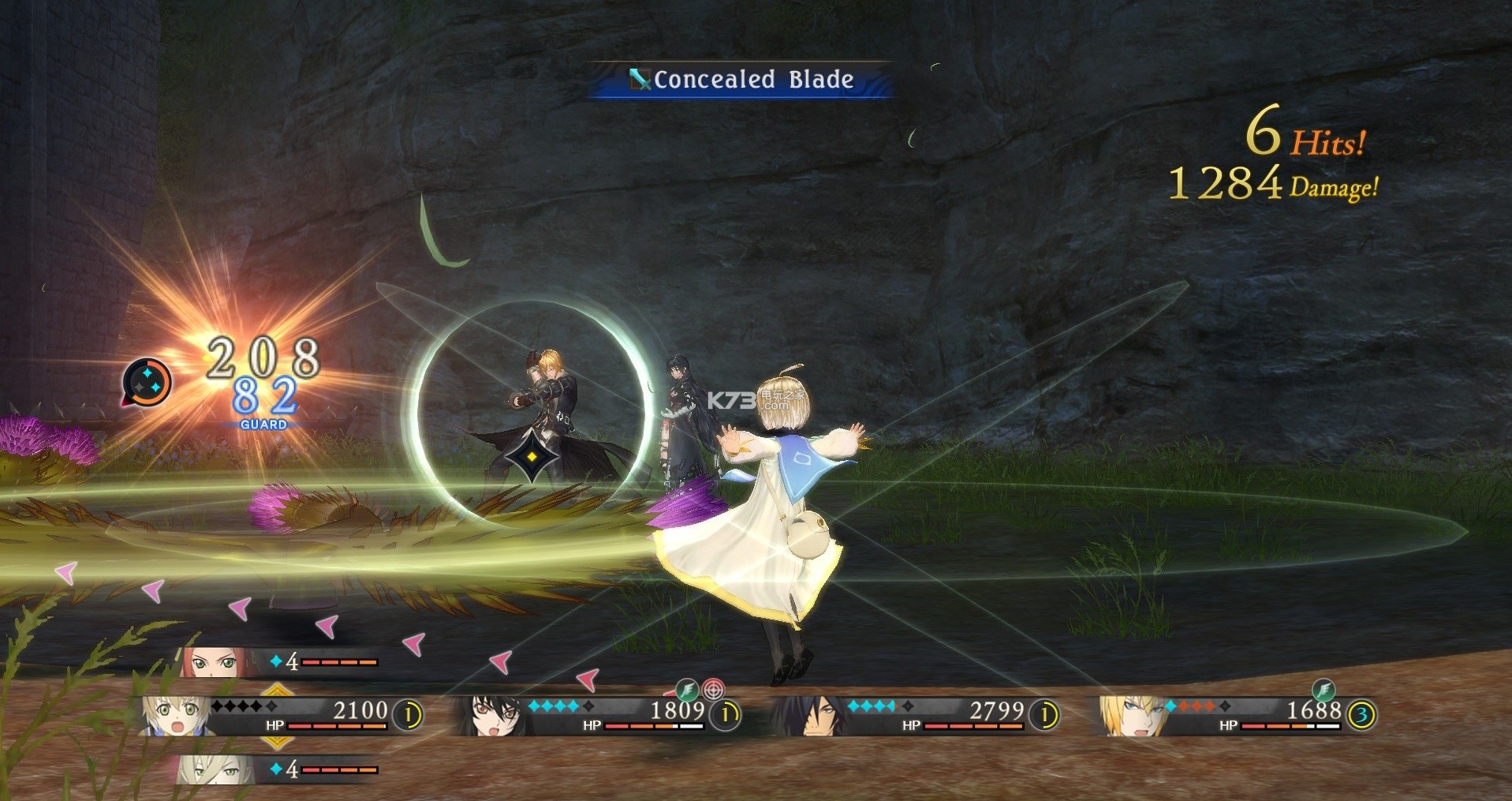Click the green wing buff icon above Eizen
The width and height of the screenshot is (1512, 801).
[x=1323, y=690]
